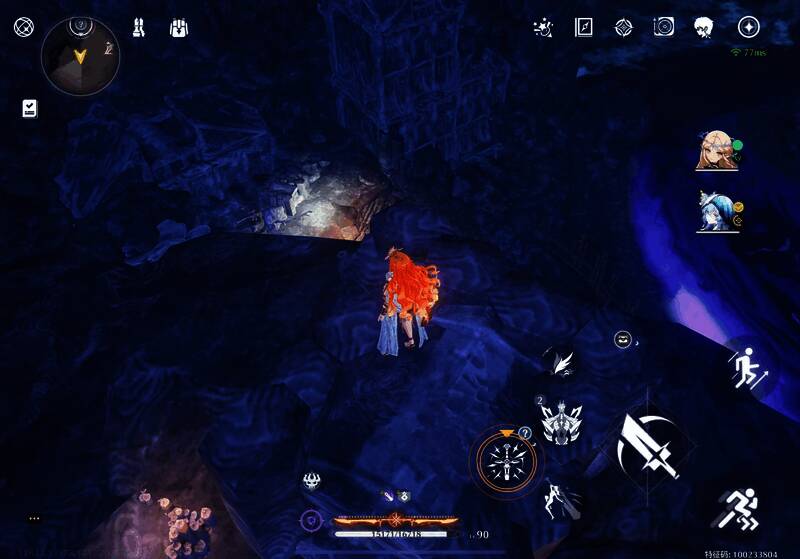Click the circled star compass button
The height and width of the screenshot is (559, 800).
tap(748, 28)
